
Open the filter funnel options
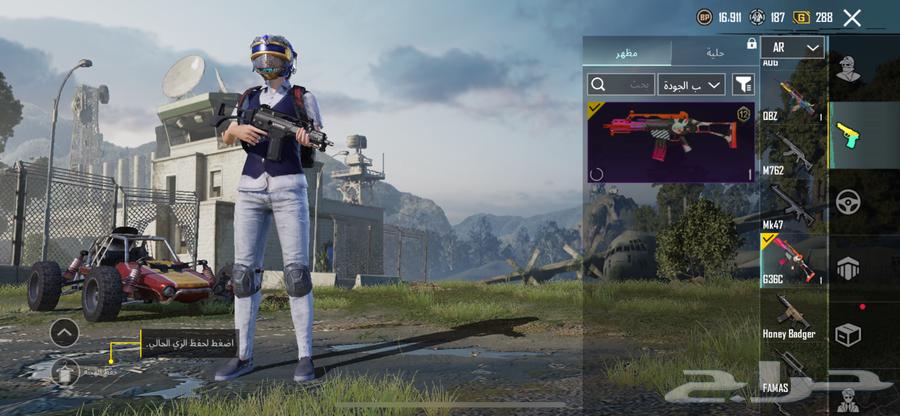743,84
